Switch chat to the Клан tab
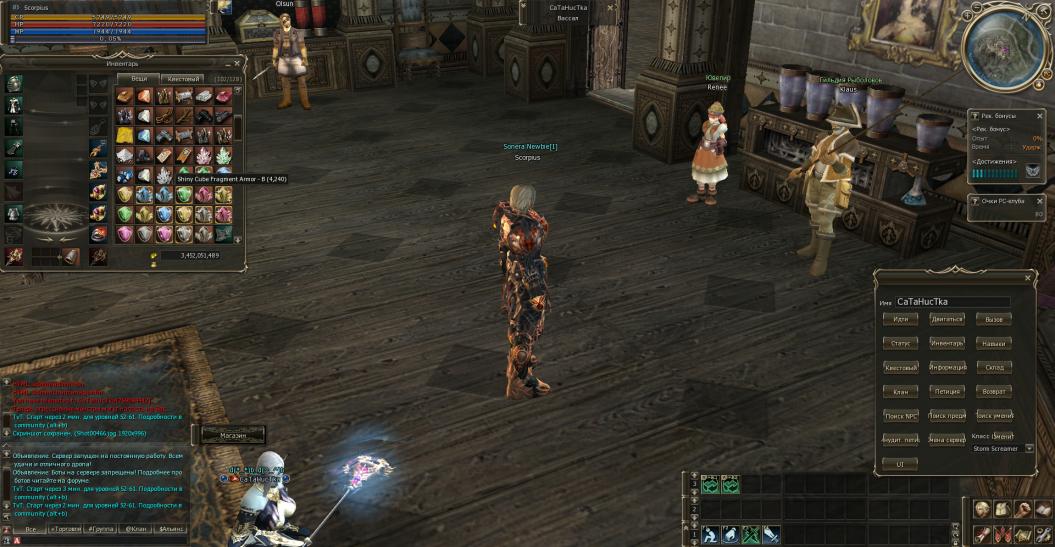 [135, 528]
